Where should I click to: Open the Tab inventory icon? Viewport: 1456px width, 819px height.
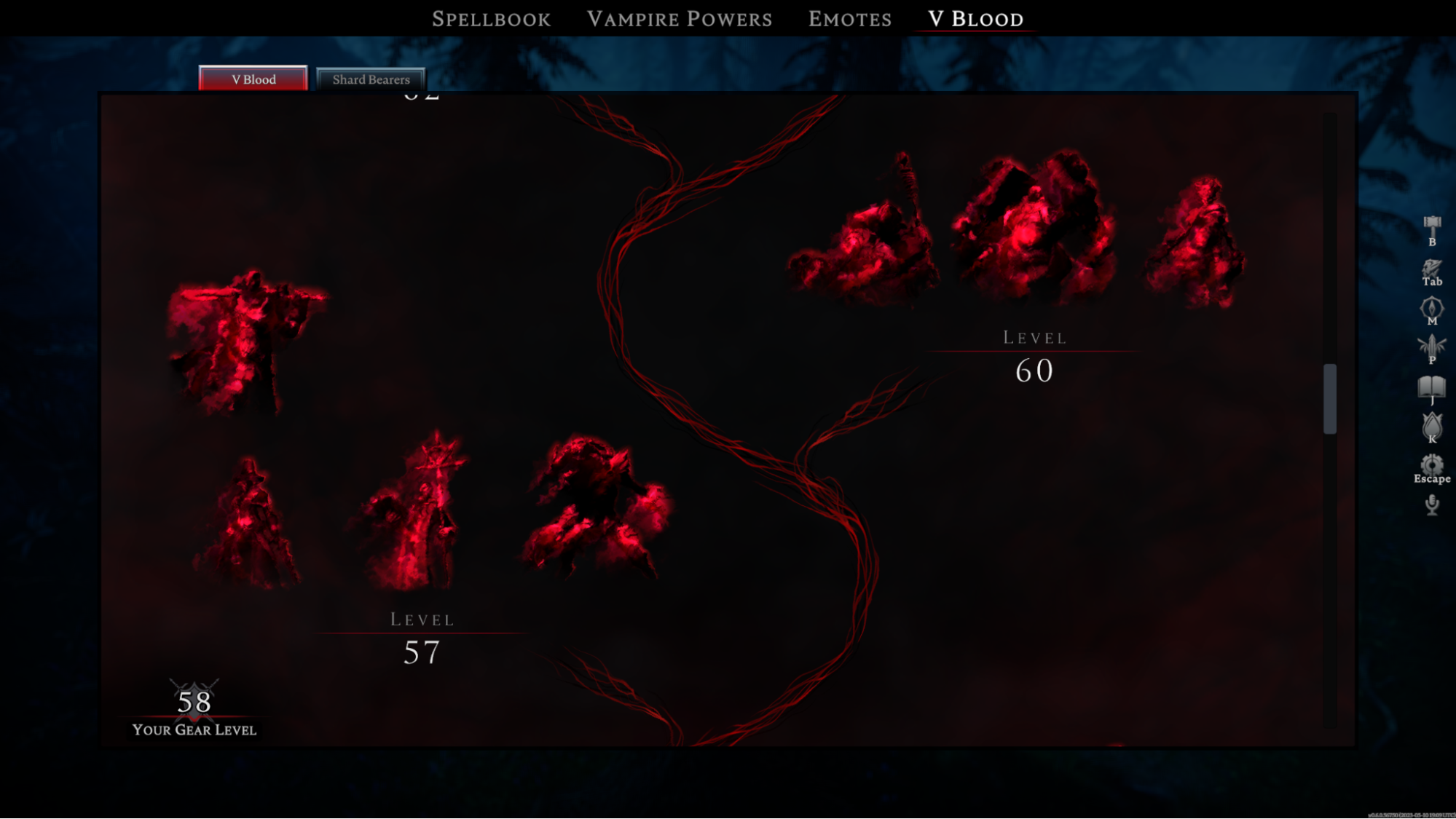click(x=1431, y=271)
